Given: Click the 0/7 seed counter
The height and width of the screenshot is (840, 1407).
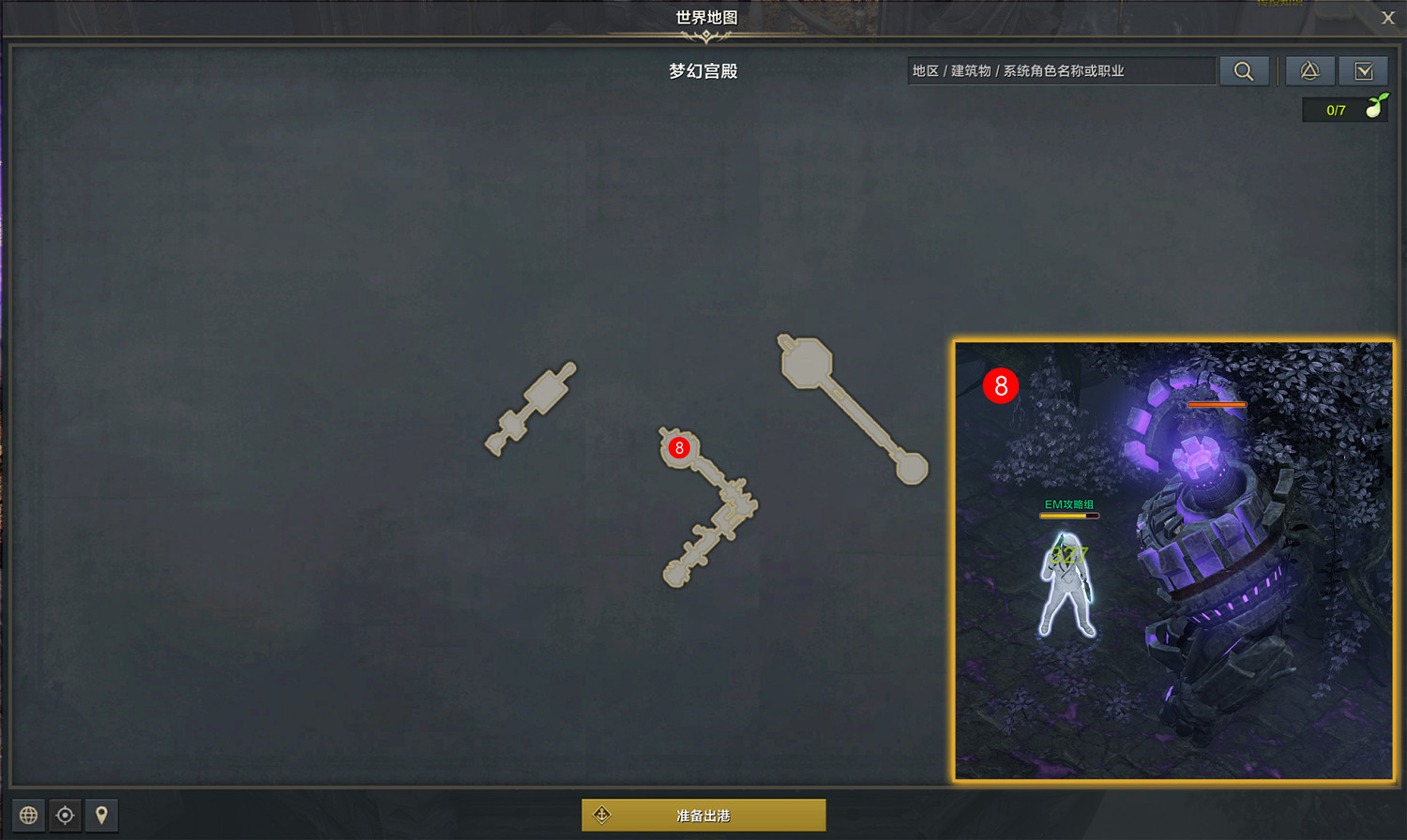Looking at the screenshot, I should tap(1335, 110).
